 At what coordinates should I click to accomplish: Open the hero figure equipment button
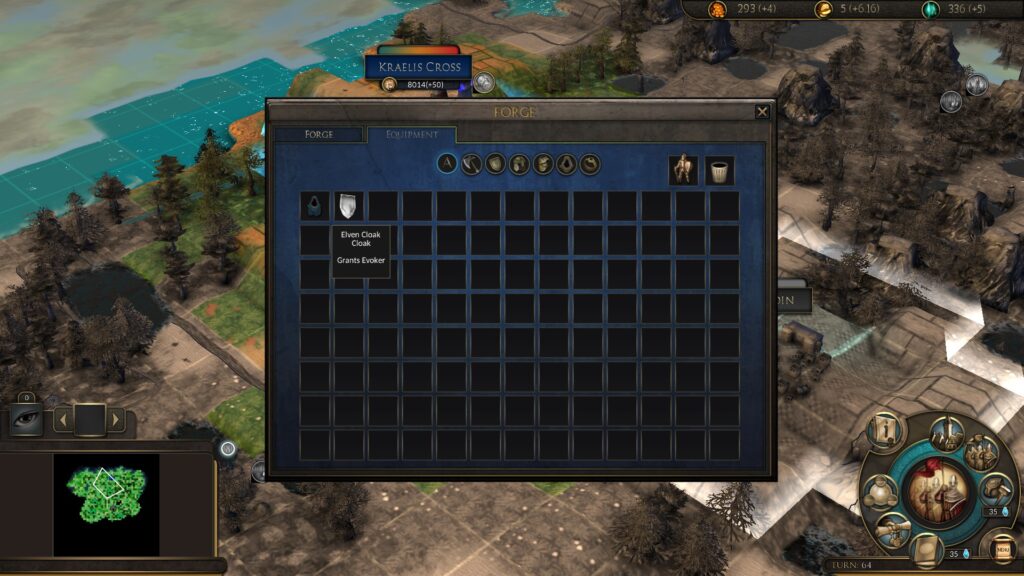tap(684, 170)
